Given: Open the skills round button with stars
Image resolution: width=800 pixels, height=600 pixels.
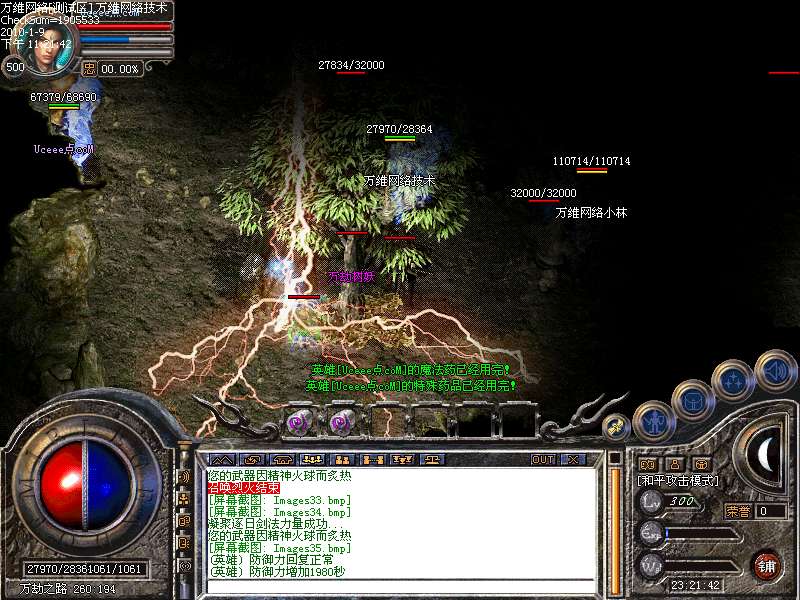Looking at the screenshot, I should (x=733, y=381).
